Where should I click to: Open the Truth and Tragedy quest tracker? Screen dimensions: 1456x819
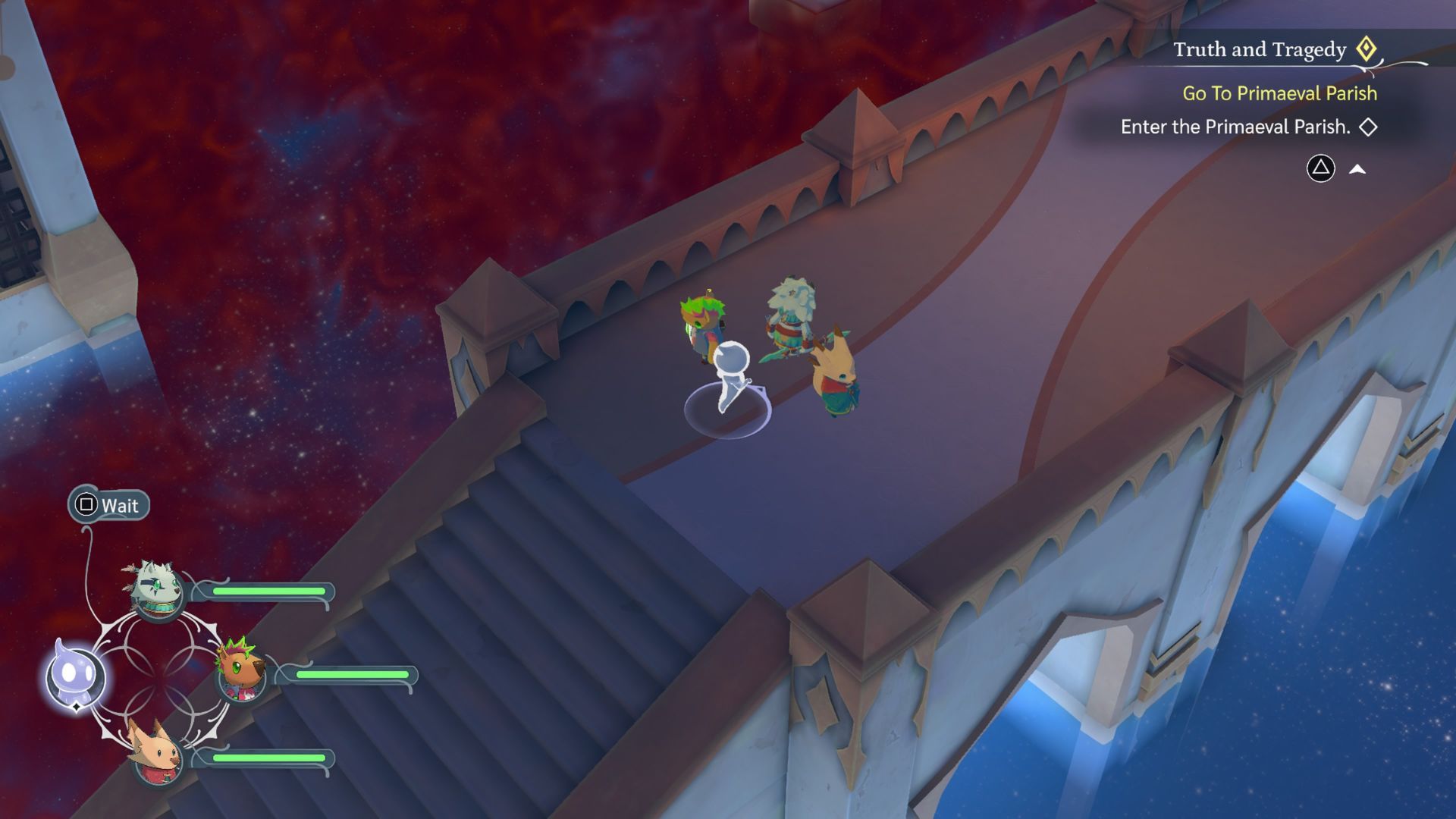(x=1260, y=50)
